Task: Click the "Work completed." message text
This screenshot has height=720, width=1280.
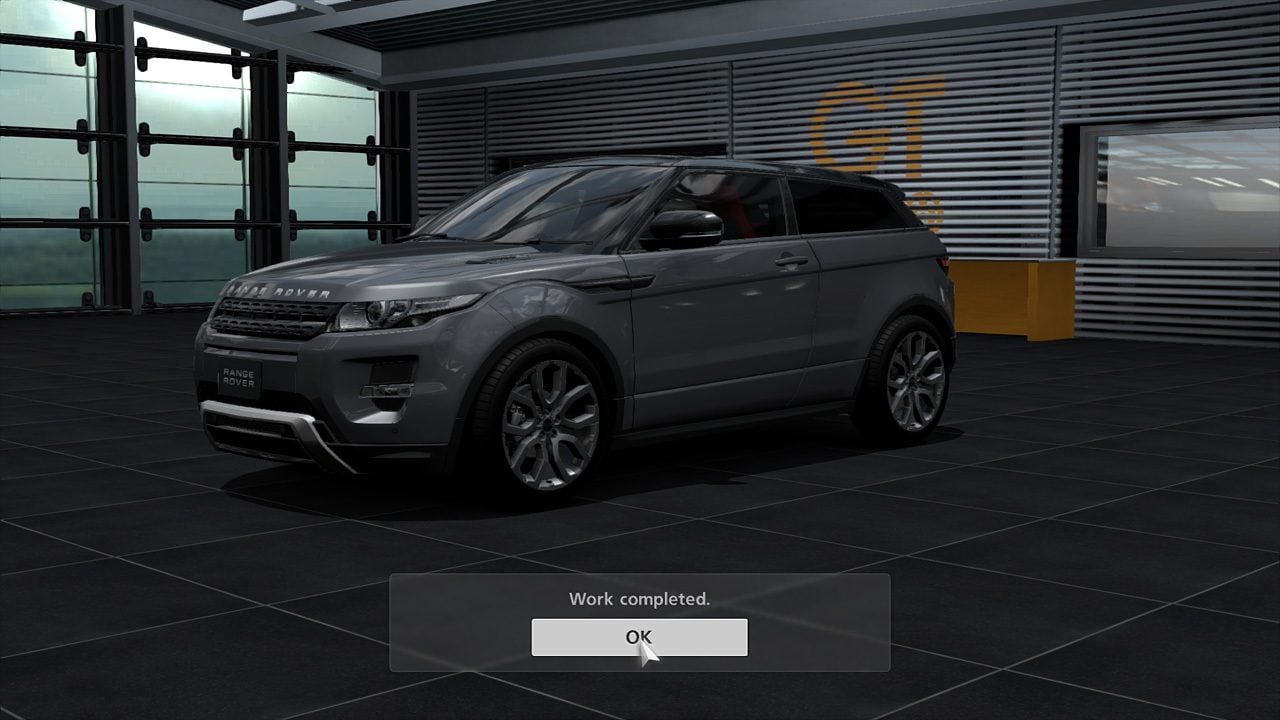Action: point(639,599)
